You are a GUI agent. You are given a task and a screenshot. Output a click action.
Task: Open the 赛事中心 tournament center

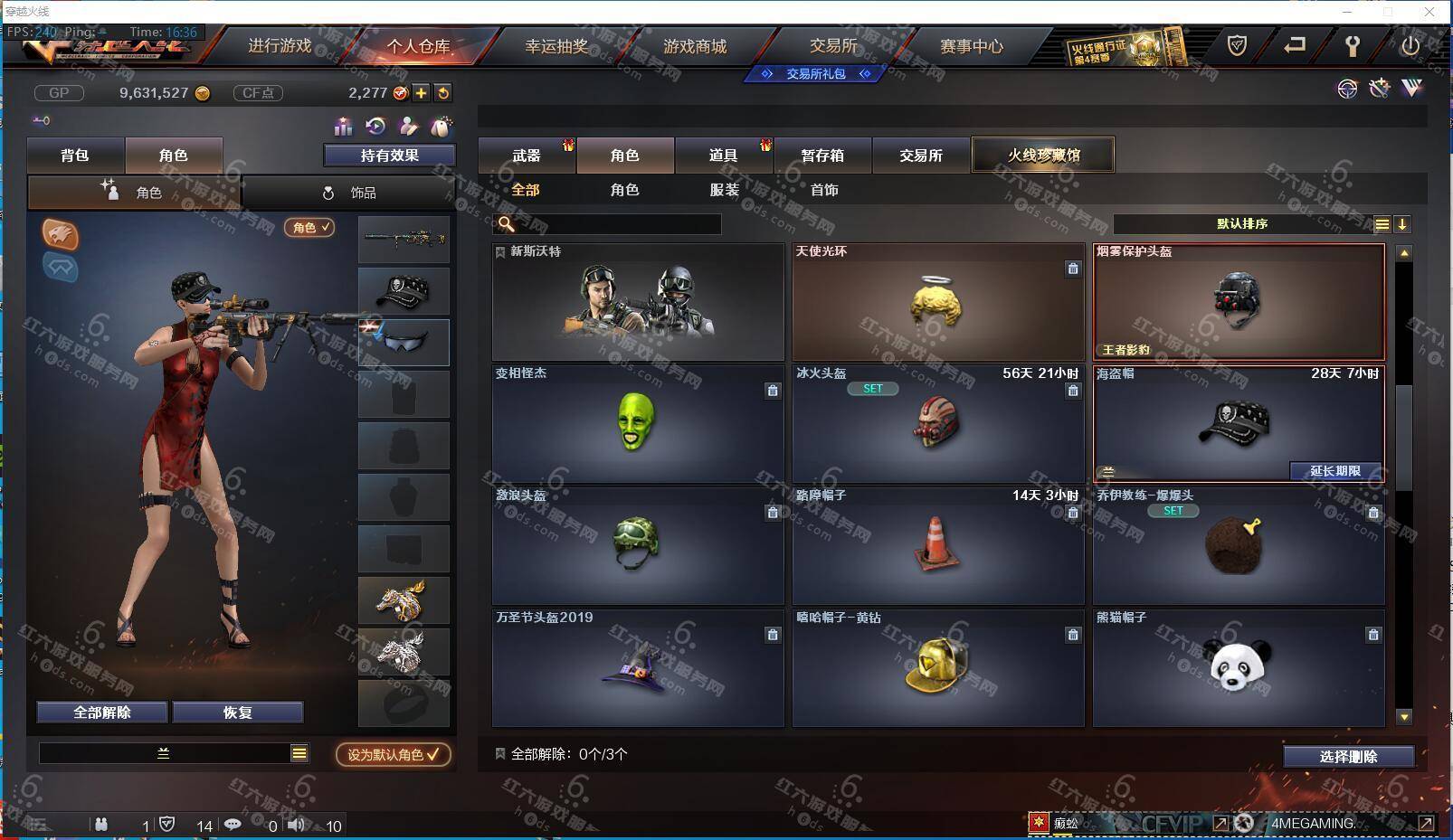tap(971, 46)
